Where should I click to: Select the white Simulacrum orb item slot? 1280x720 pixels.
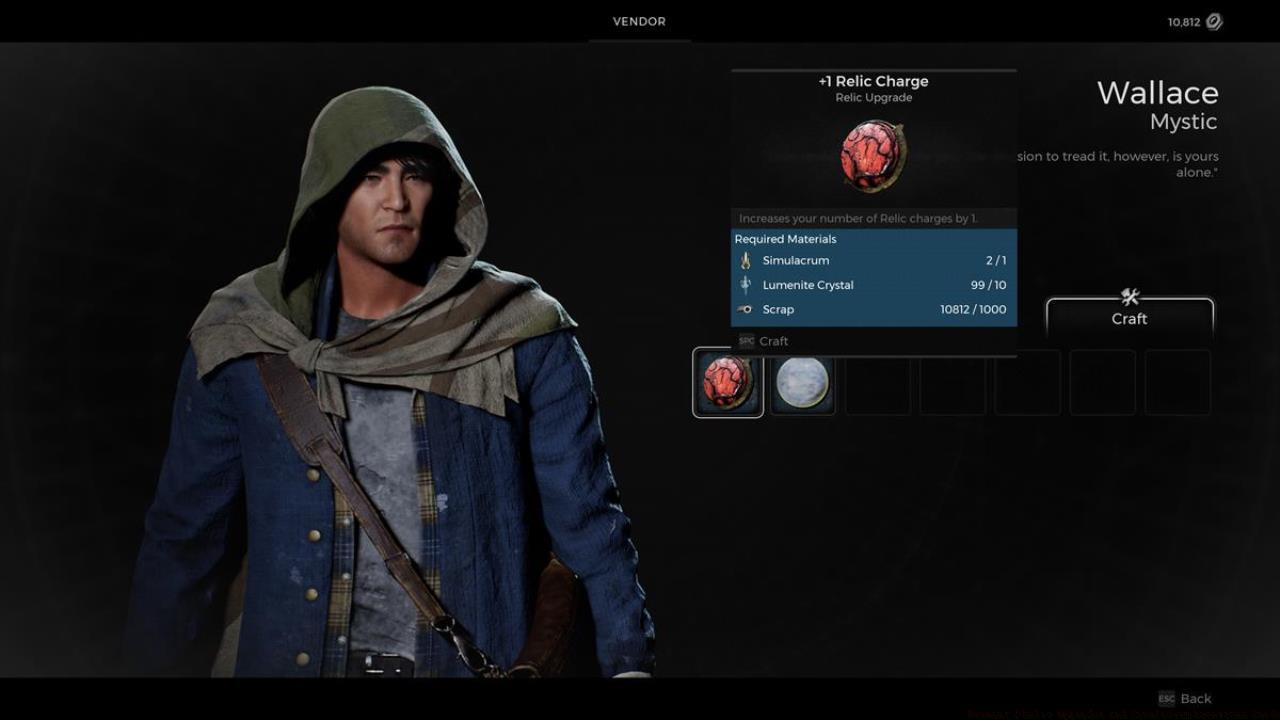click(803, 381)
